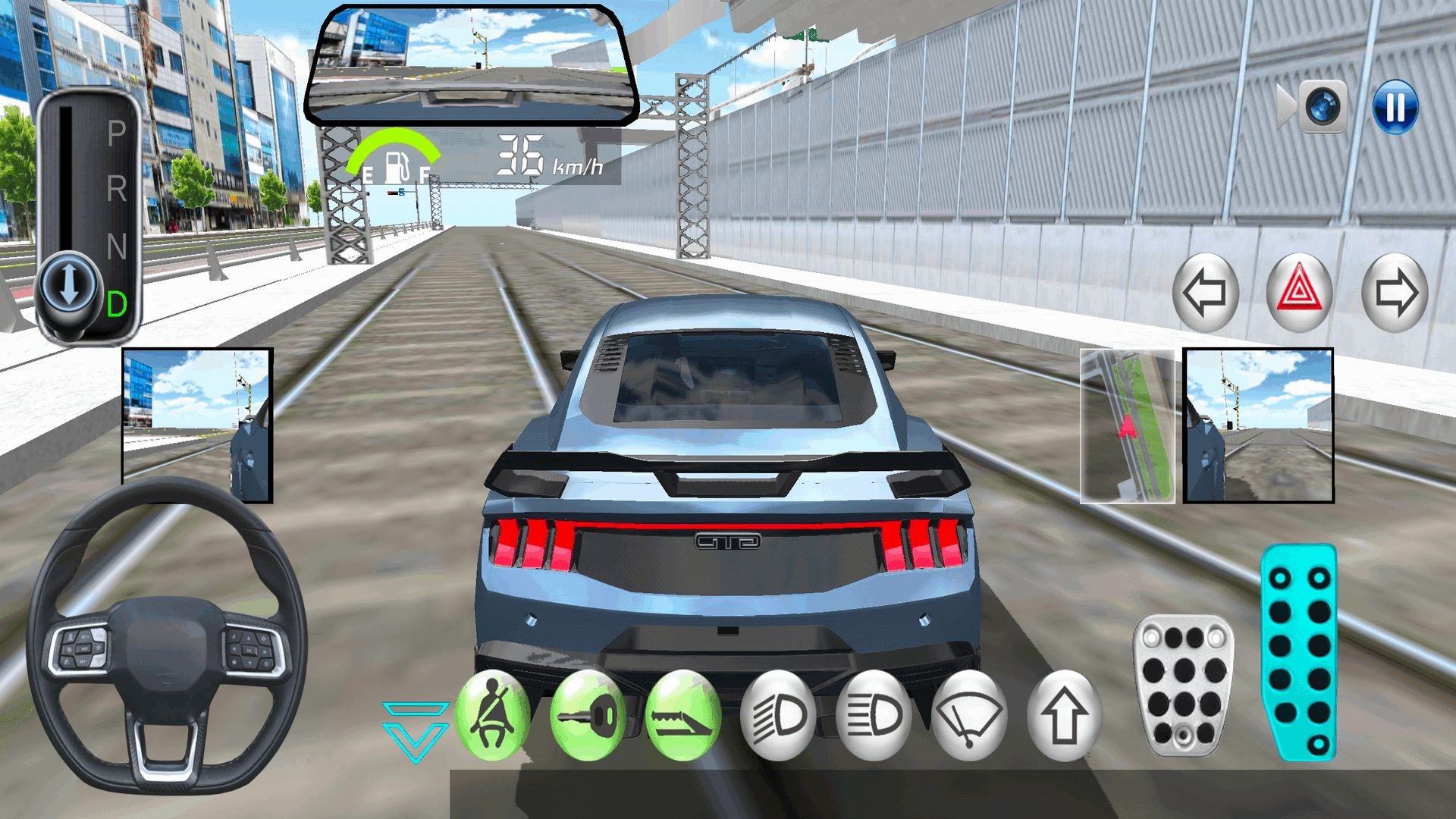Toggle the green parking brake button
The width and height of the screenshot is (1456, 819).
tap(683, 716)
